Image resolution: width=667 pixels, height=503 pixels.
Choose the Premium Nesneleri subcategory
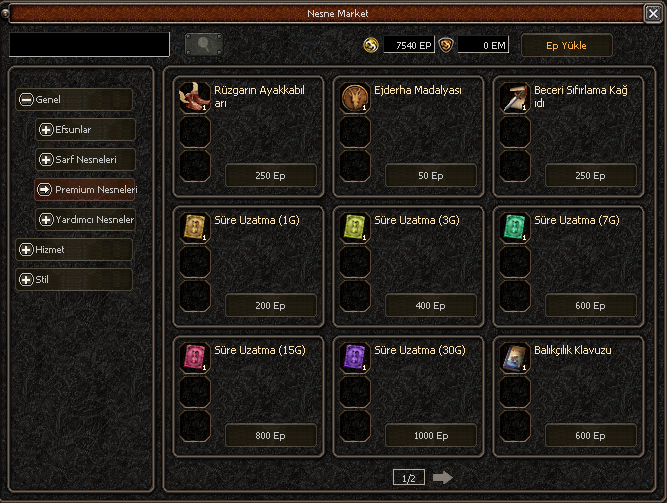tap(86, 189)
